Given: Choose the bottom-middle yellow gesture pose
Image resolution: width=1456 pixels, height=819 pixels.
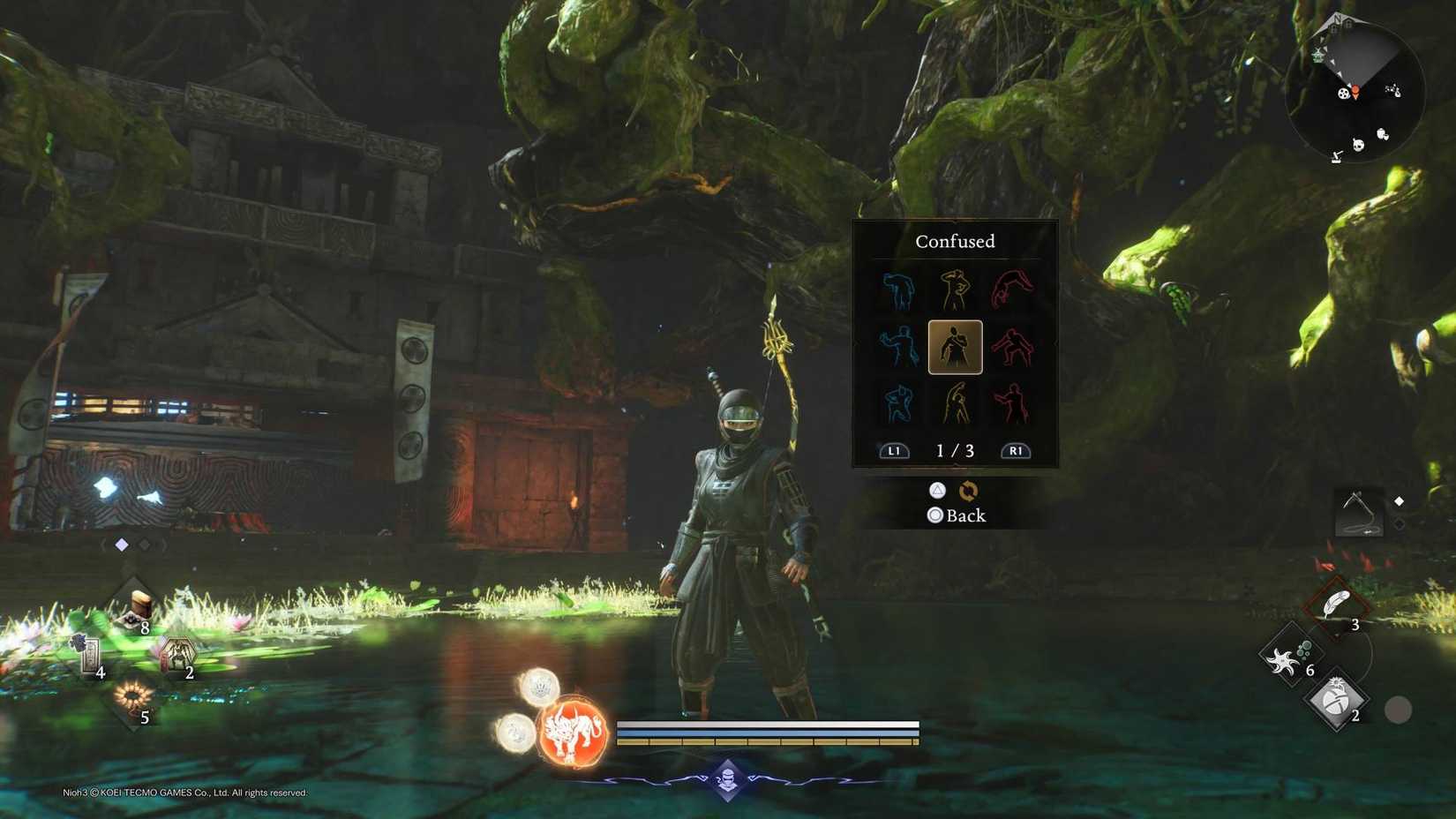Looking at the screenshot, I should point(955,403).
